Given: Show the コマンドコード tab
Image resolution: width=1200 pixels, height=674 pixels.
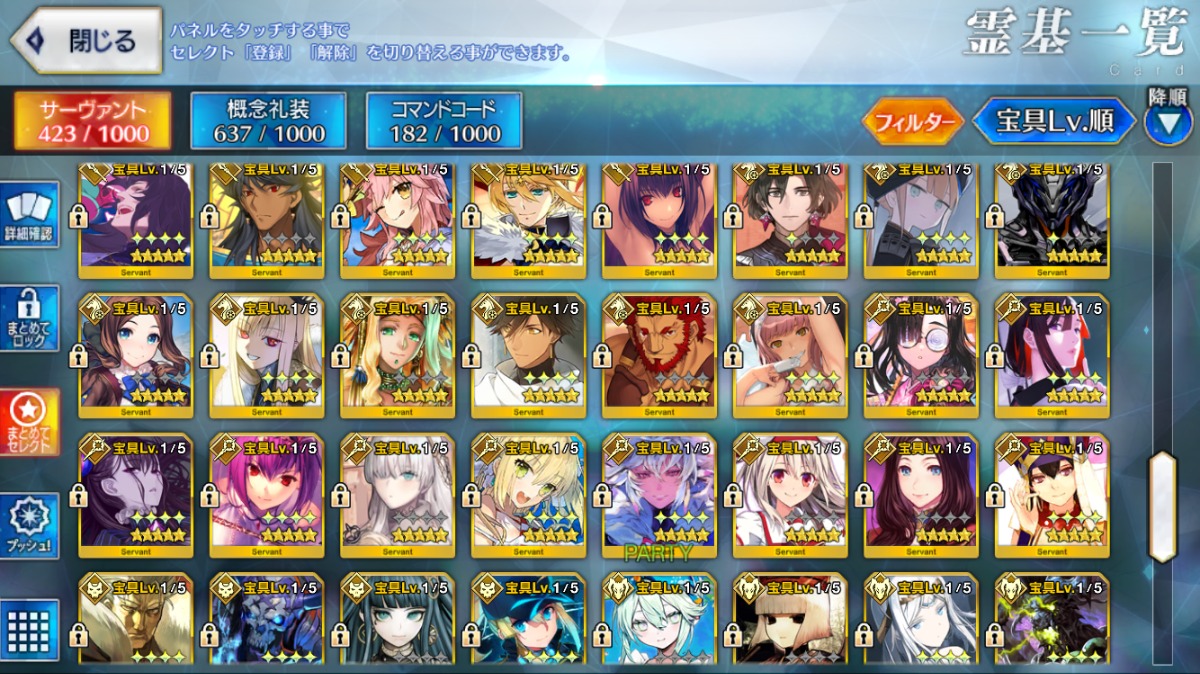Looking at the screenshot, I should 444,122.
